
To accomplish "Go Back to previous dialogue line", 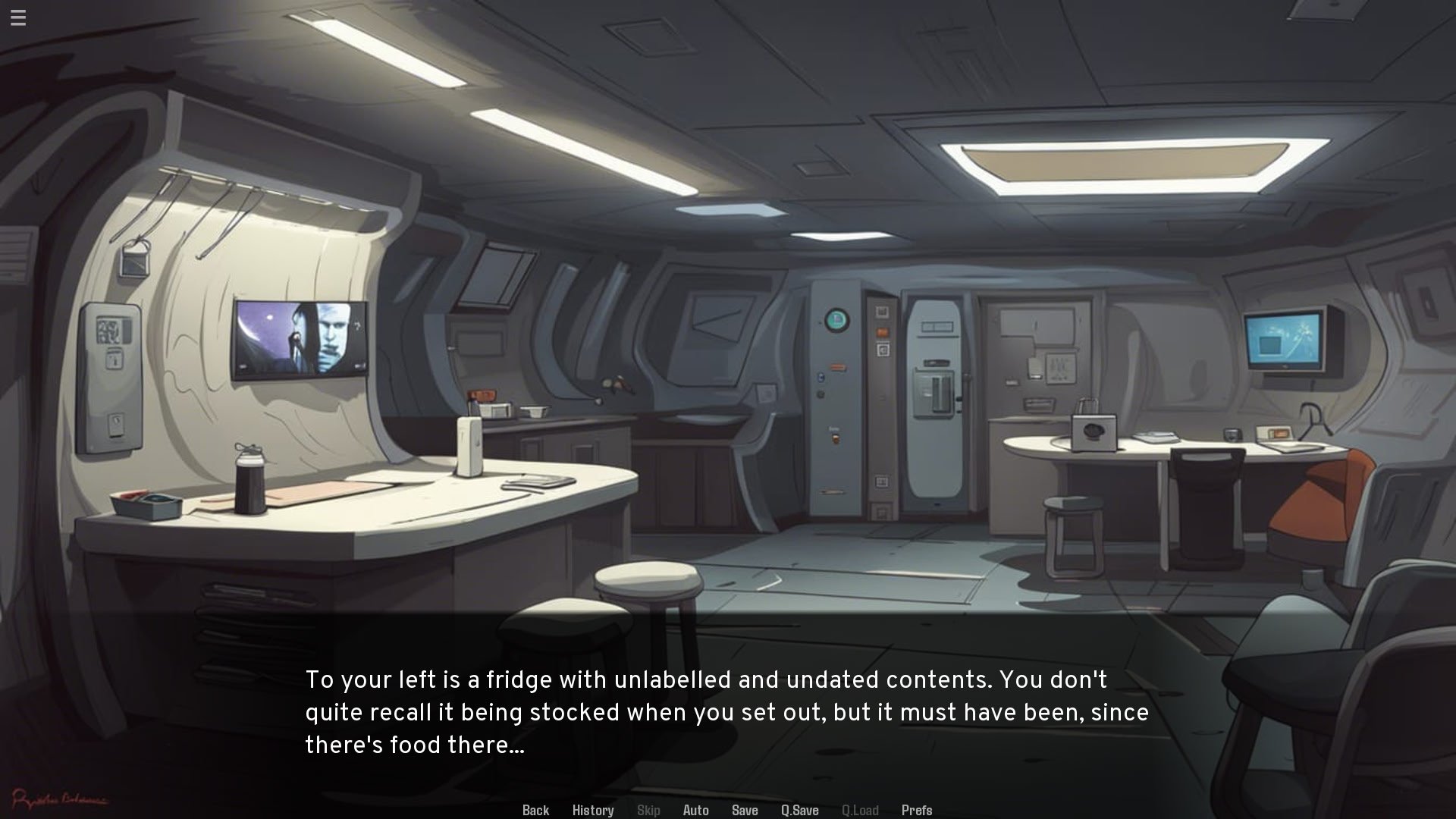I will (x=535, y=810).
